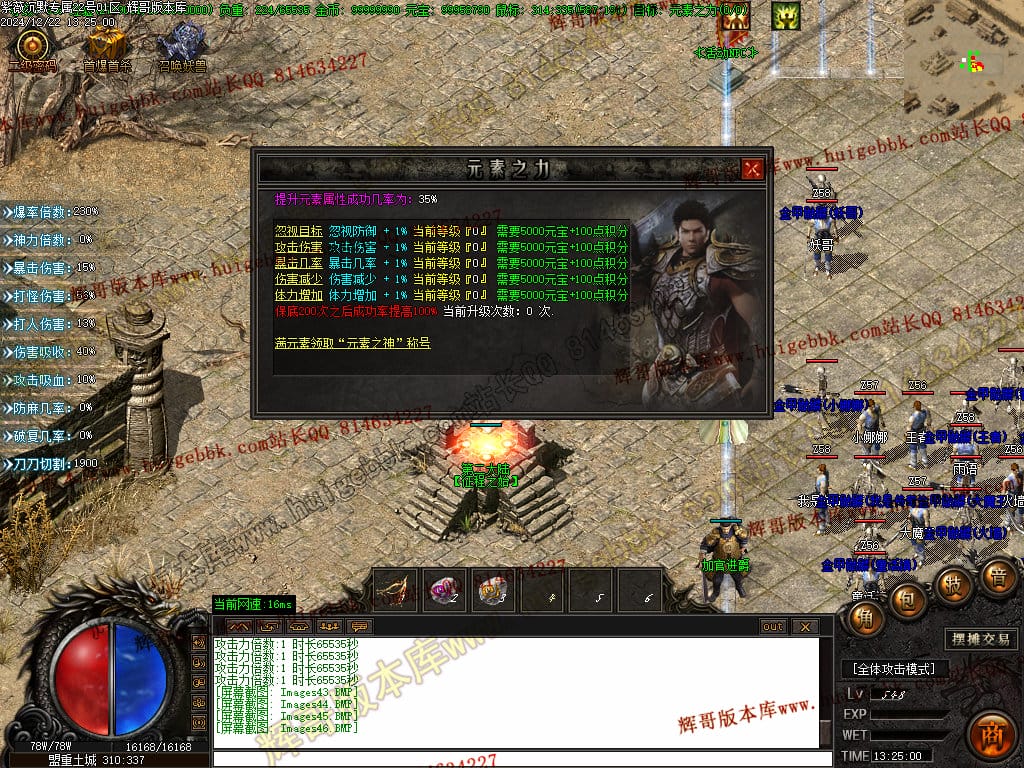Viewport: 1024px width, 768px height.
Task: Upgrade the 暴击几率 element attribute
Action: click(298, 263)
